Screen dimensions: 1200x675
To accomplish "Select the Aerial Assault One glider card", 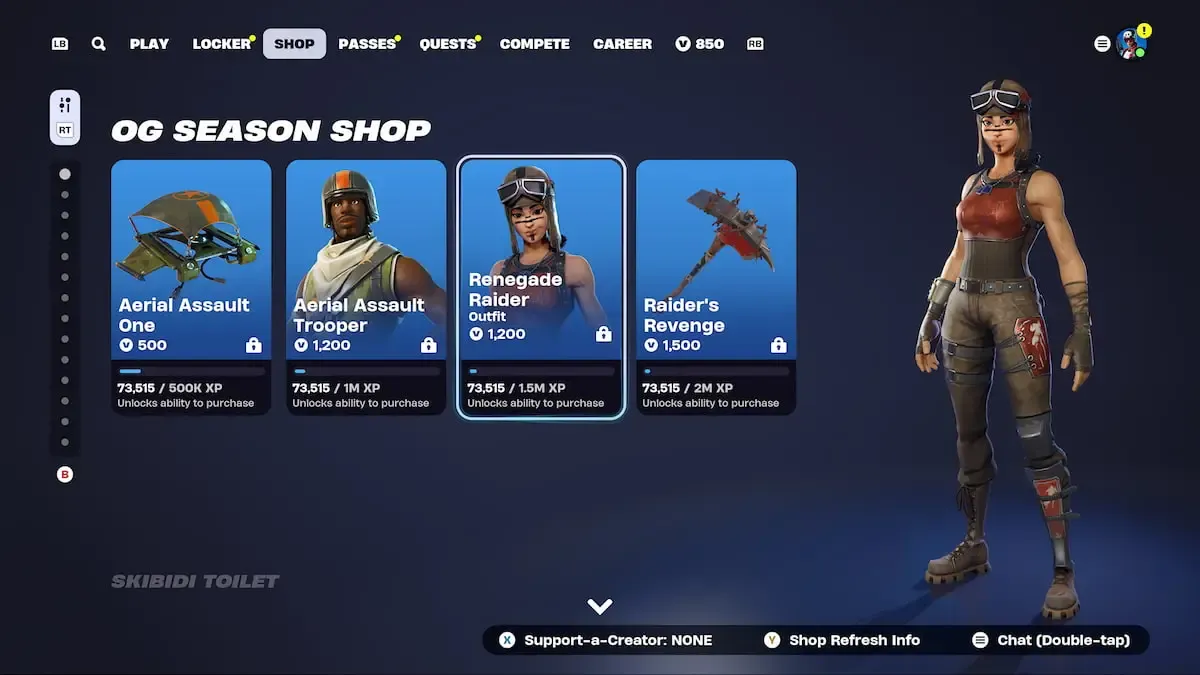I will [191, 286].
